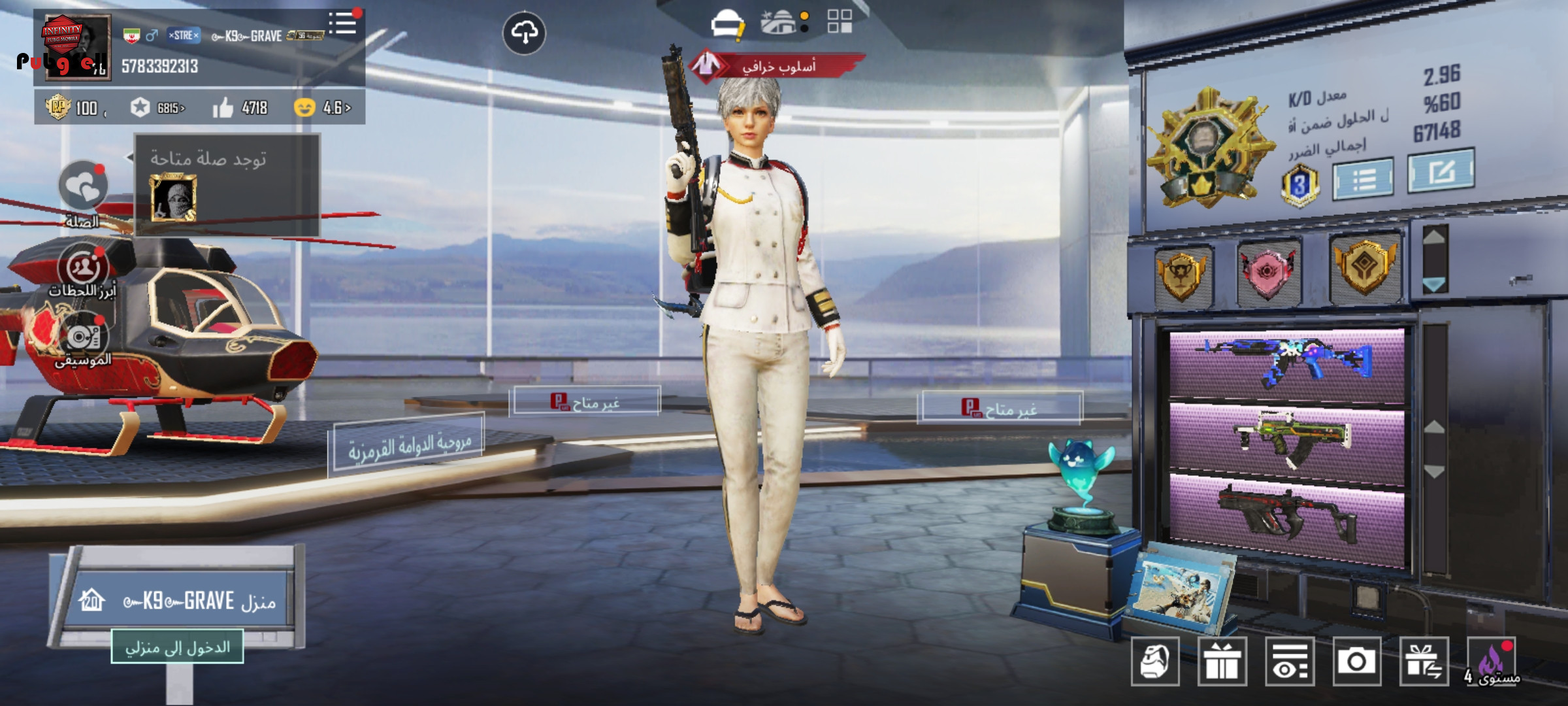Screen dimensions: 1568x706
Task: Open the Music disc icon
Action: 83,337
